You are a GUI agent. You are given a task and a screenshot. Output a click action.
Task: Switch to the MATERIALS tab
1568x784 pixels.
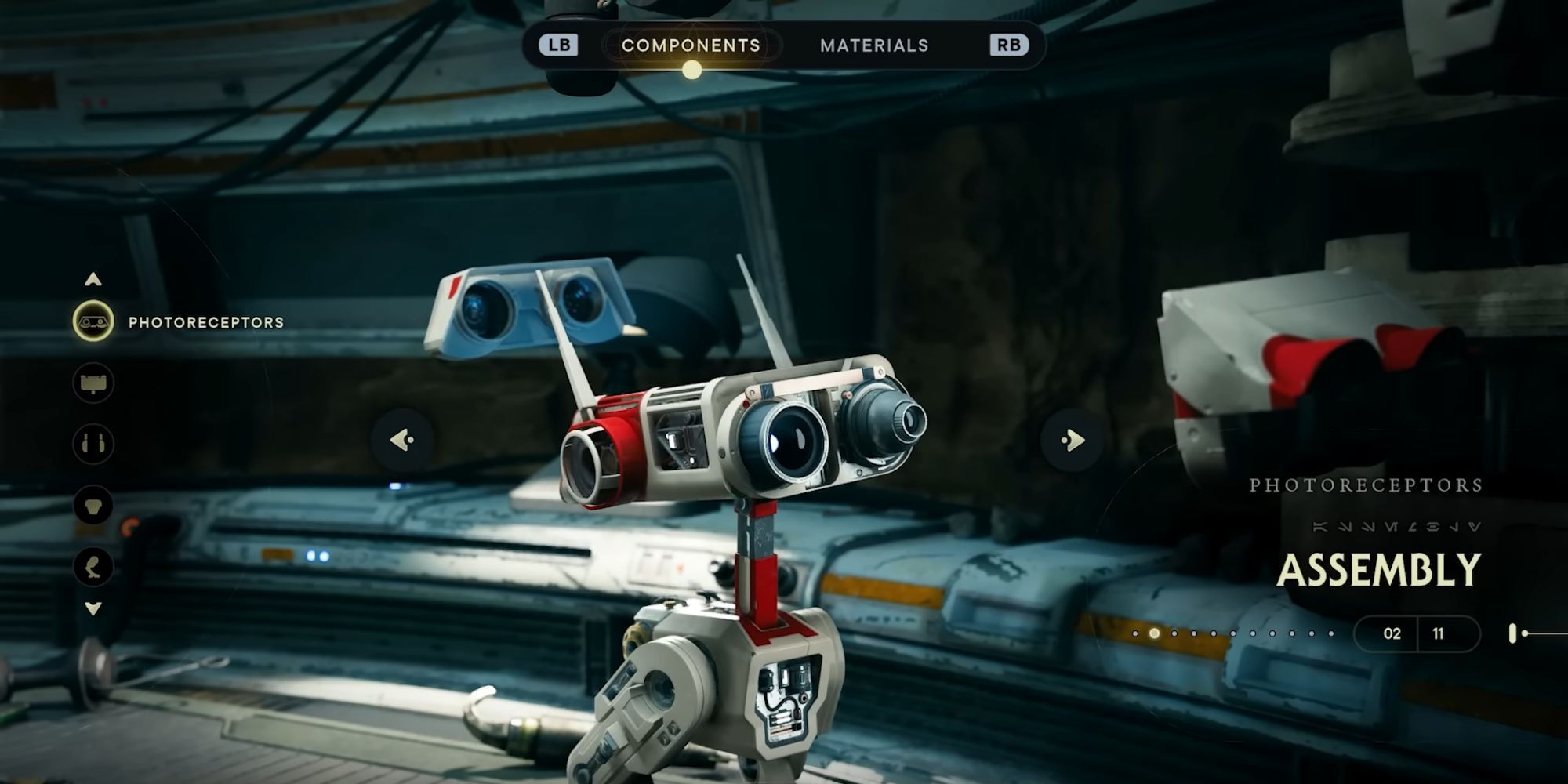(874, 45)
